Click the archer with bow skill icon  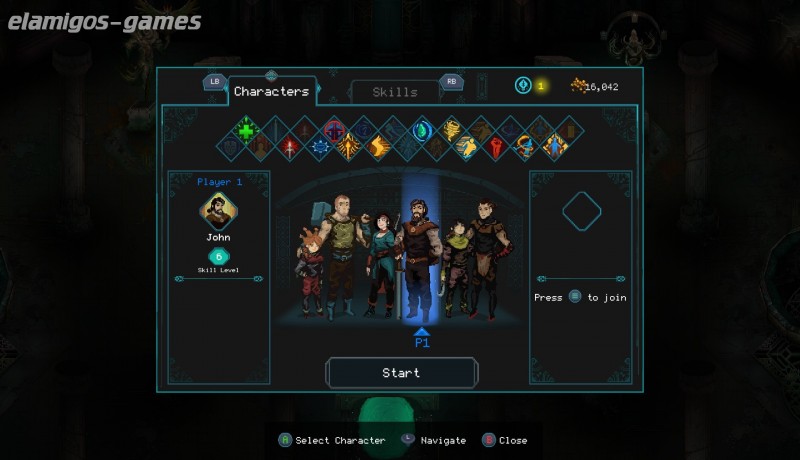pos(524,148)
